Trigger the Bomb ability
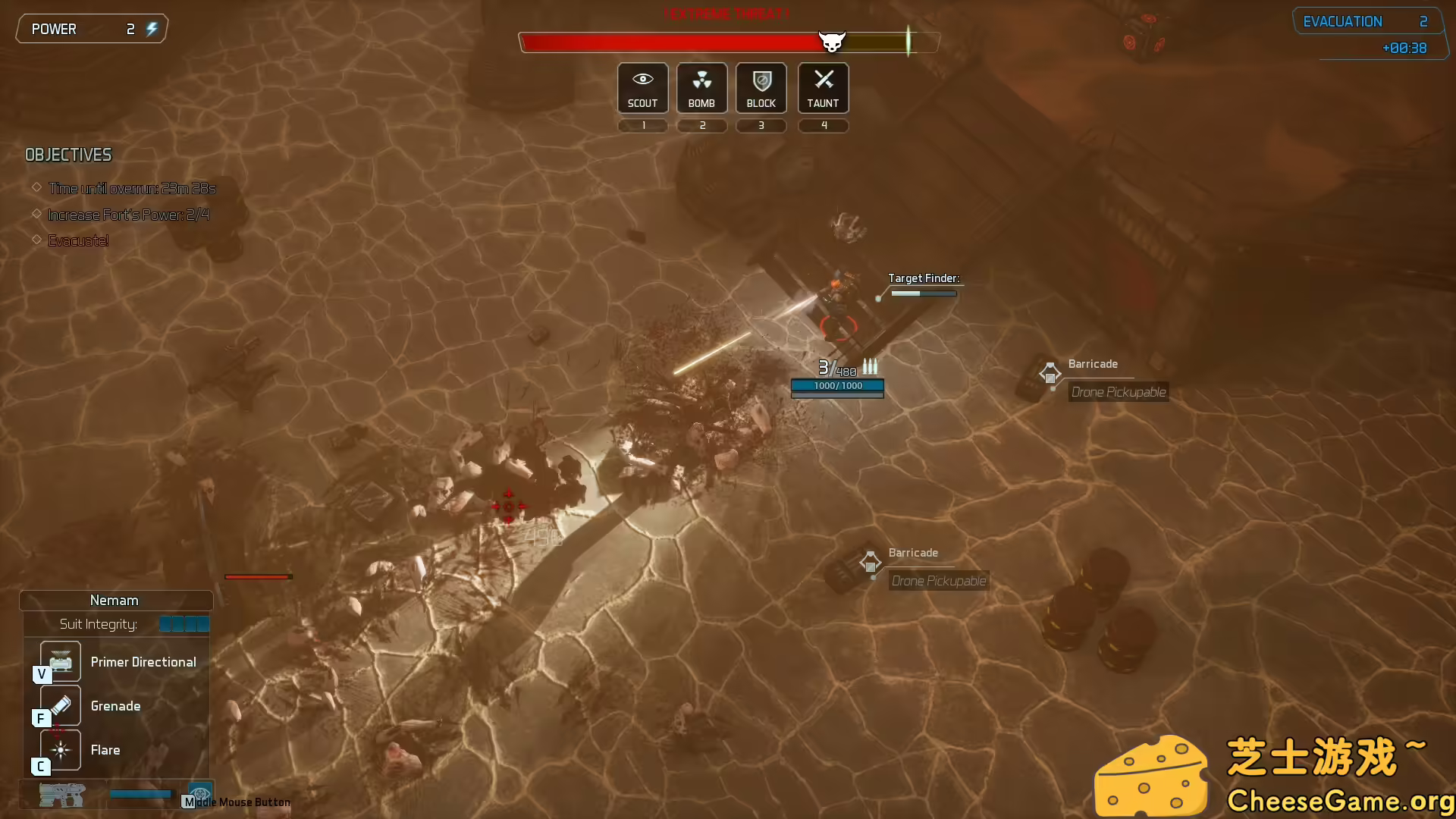 click(x=701, y=88)
